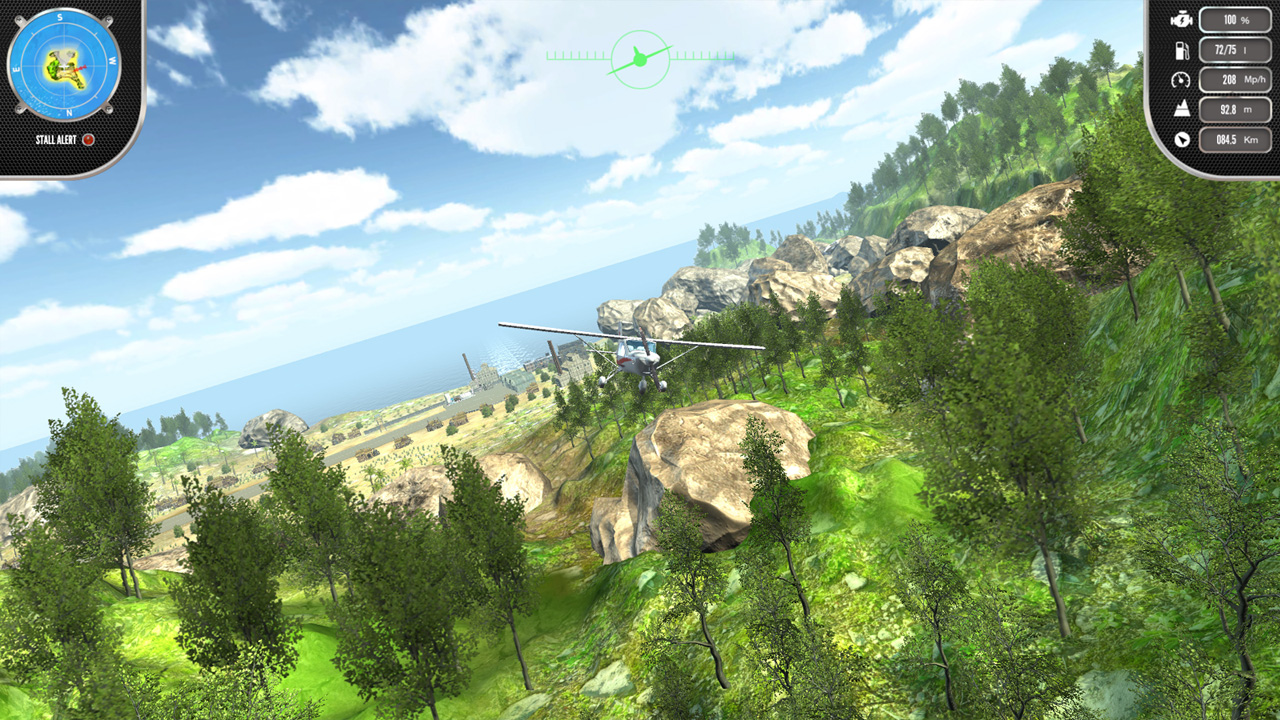Viewport: 1280px width, 720px height.
Task: Click the speedometer gauge icon
Action: (x=1181, y=81)
